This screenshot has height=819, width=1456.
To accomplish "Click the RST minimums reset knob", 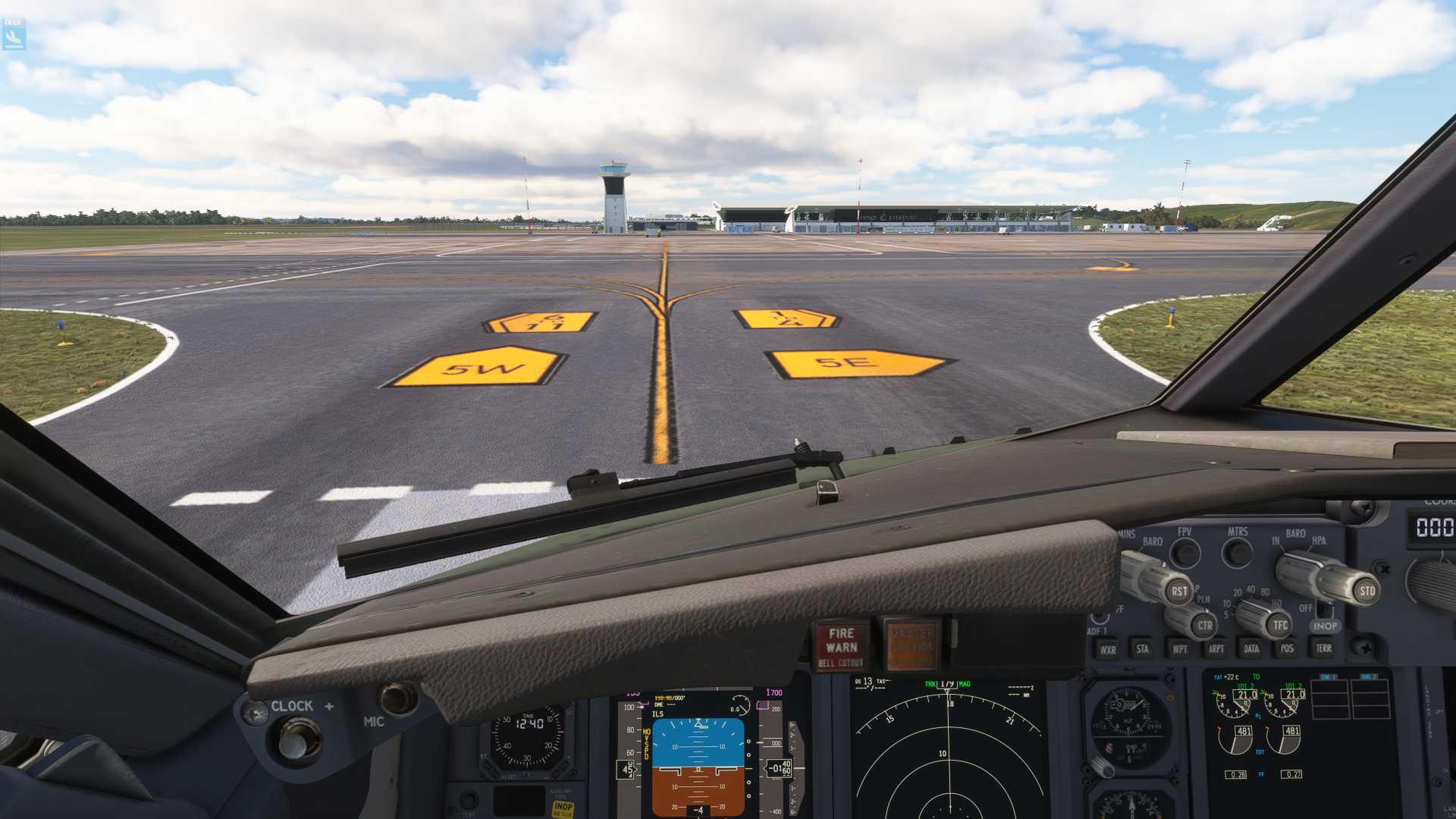I will tap(1178, 591).
